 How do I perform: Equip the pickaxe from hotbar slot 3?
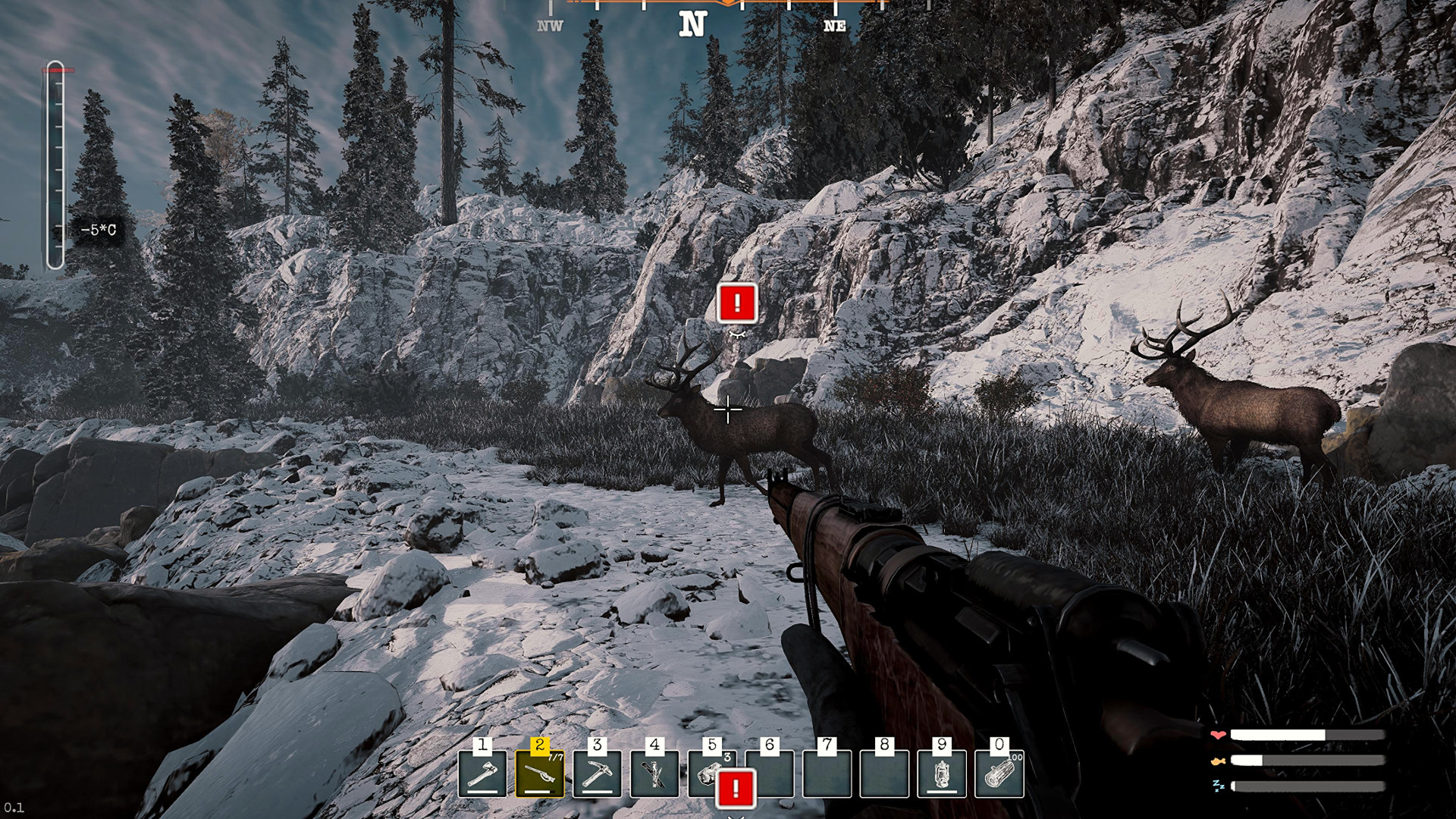pyautogui.click(x=597, y=774)
